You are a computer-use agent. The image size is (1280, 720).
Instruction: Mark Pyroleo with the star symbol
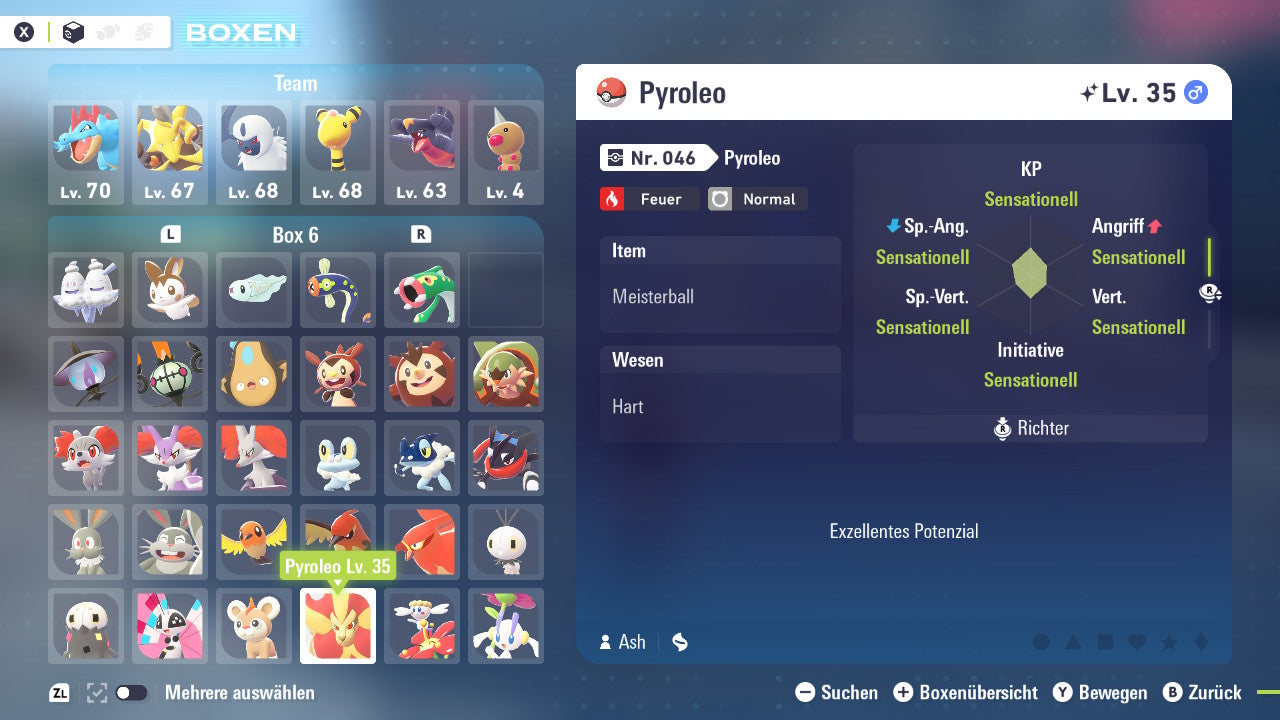click(x=1167, y=643)
